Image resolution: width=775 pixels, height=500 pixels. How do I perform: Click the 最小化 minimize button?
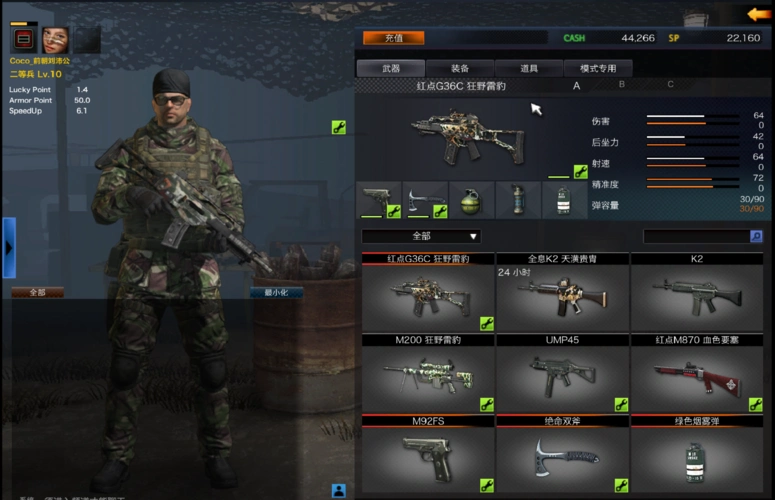pyautogui.click(x=276, y=293)
